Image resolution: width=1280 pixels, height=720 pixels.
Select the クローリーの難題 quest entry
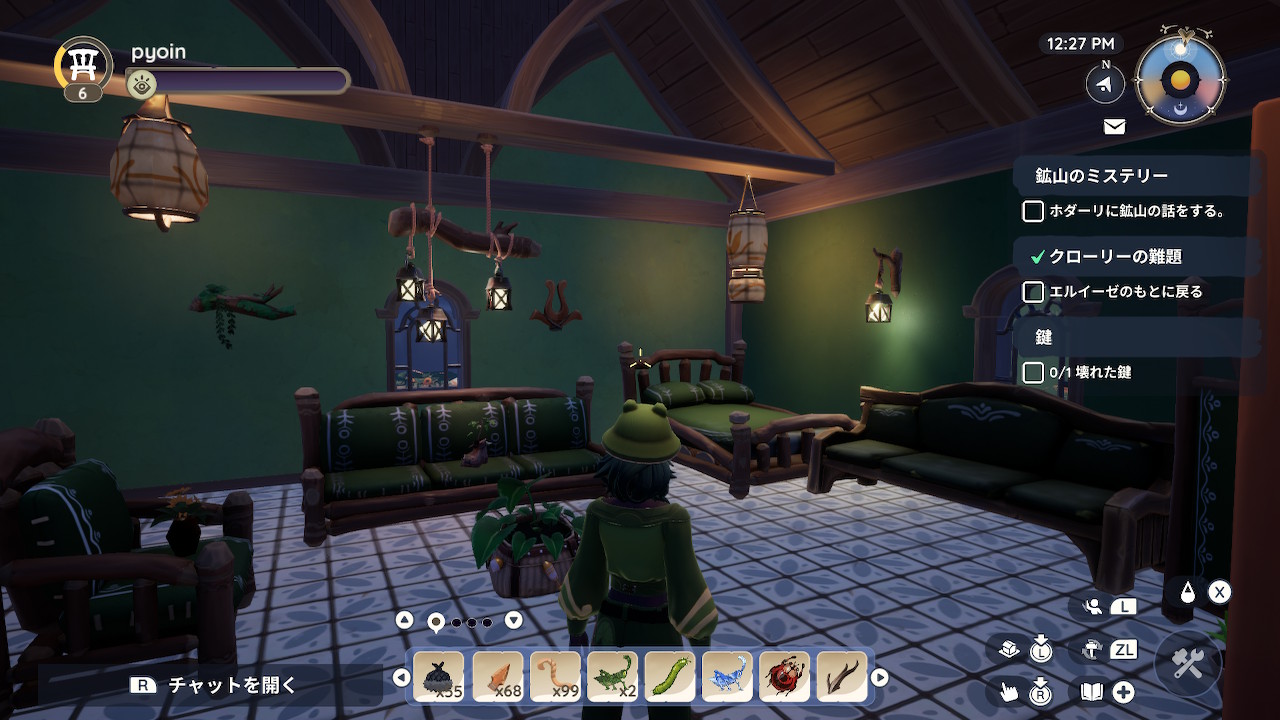1115,256
